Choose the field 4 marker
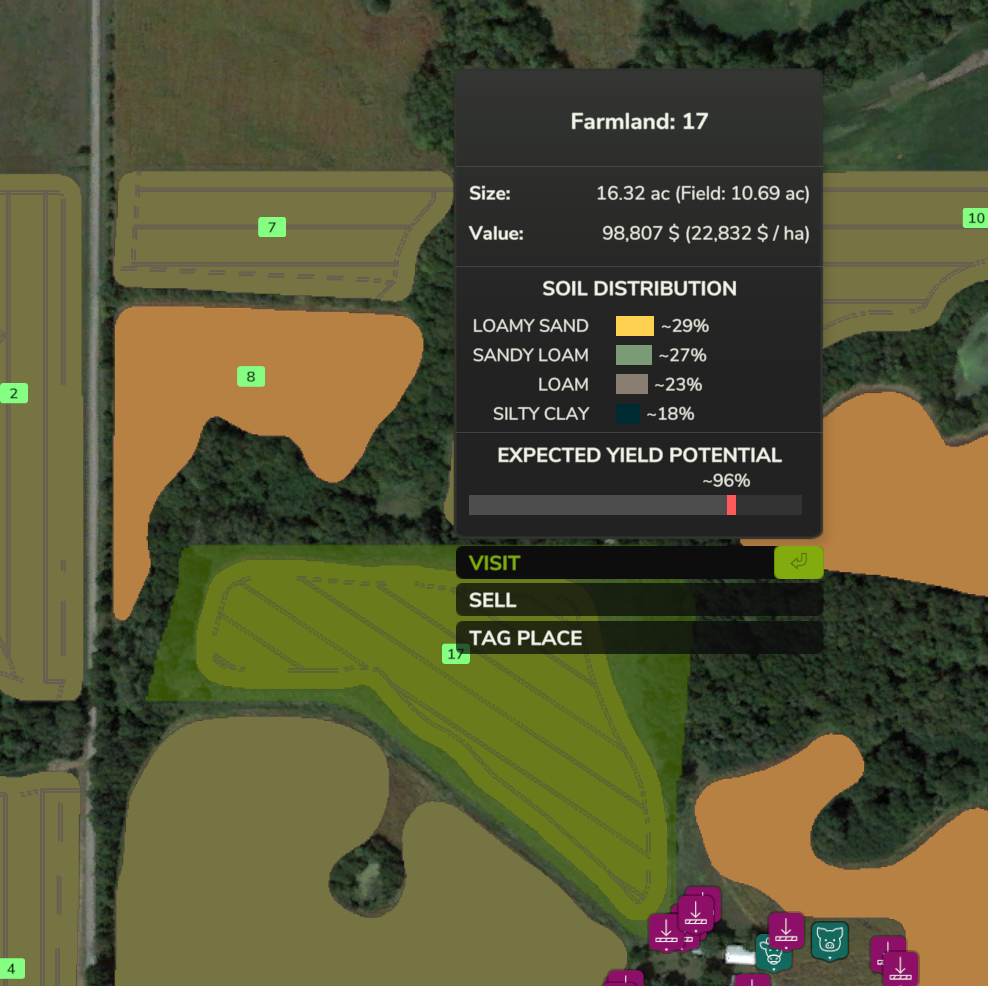The width and height of the screenshot is (988, 986). click(12, 969)
